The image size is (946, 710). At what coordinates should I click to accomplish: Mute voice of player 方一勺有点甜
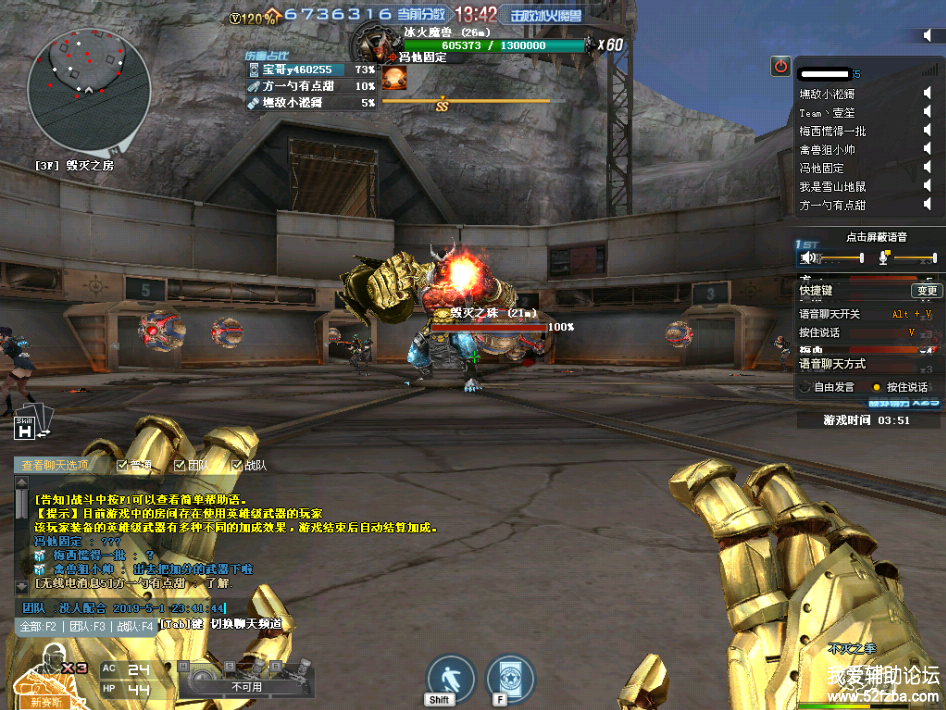coord(929,204)
